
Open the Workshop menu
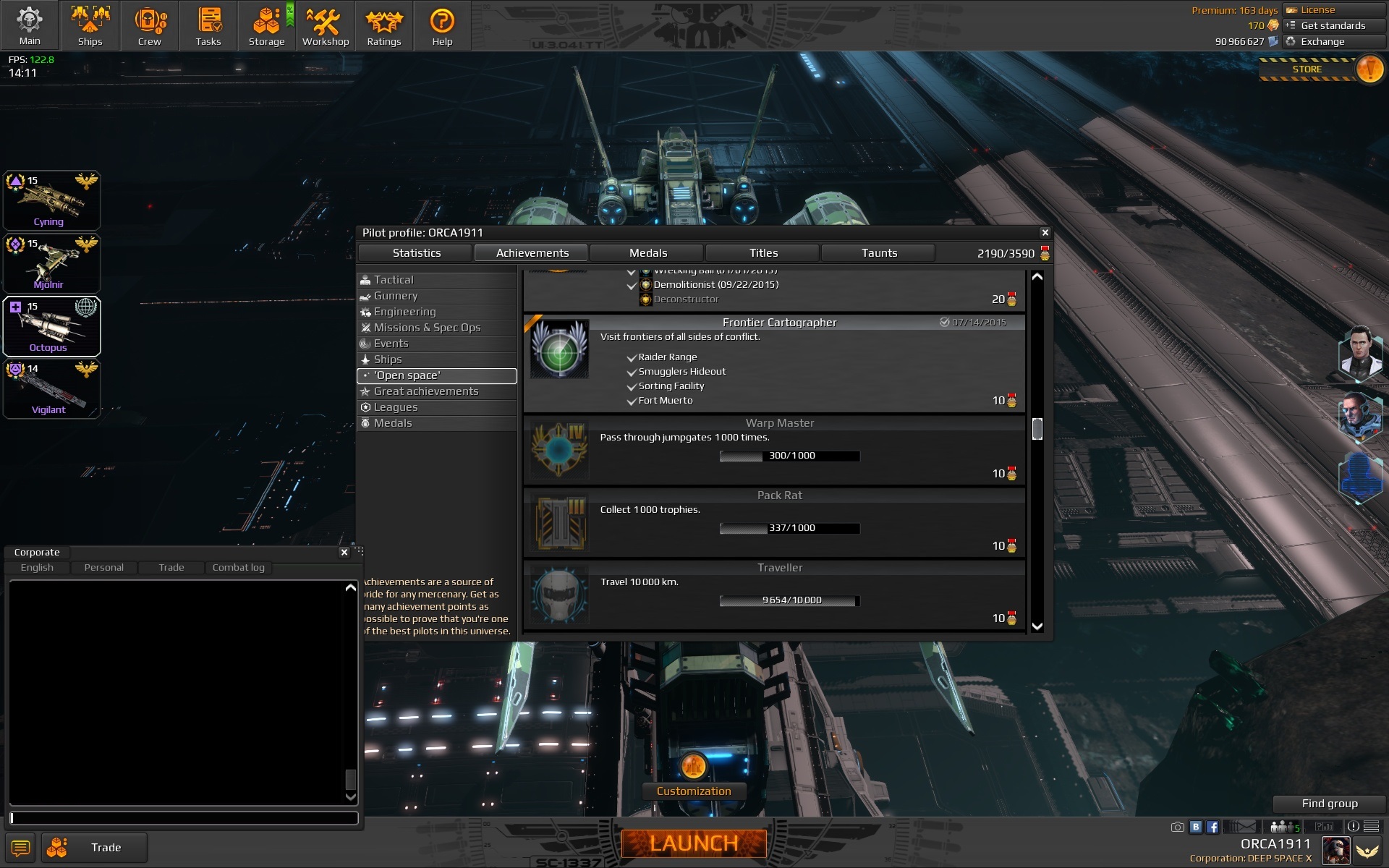pos(325,25)
